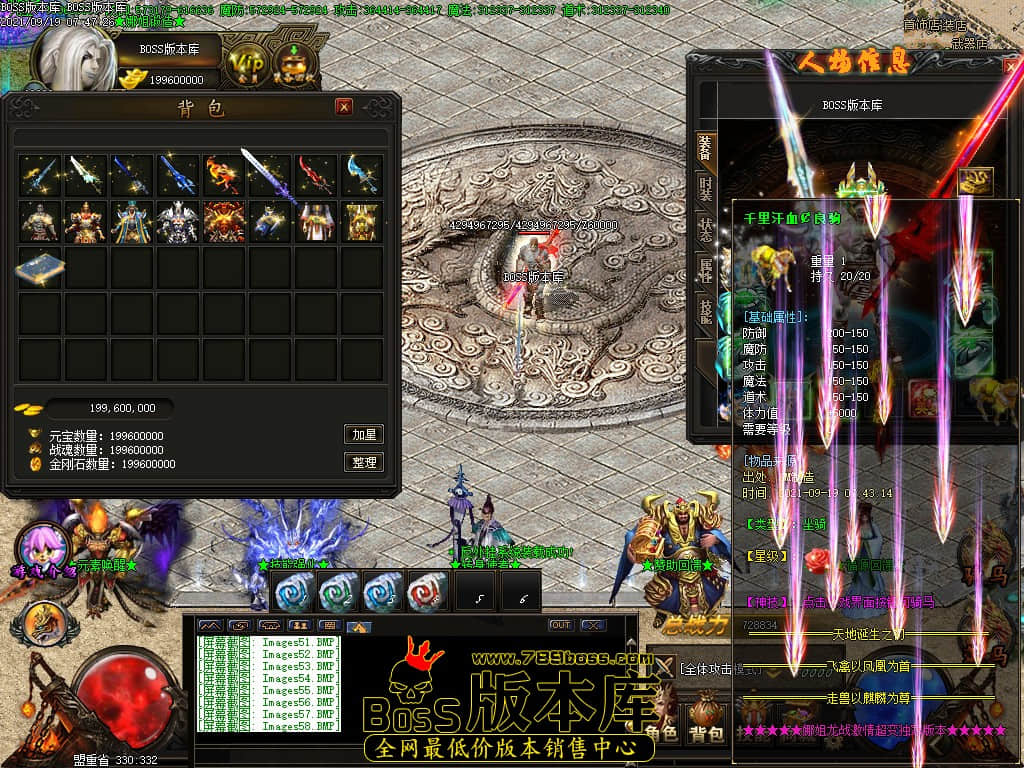The height and width of the screenshot is (768, 1024).
Task: Select the orange phoenix weapon in the bag
Action: pos(224,175)
